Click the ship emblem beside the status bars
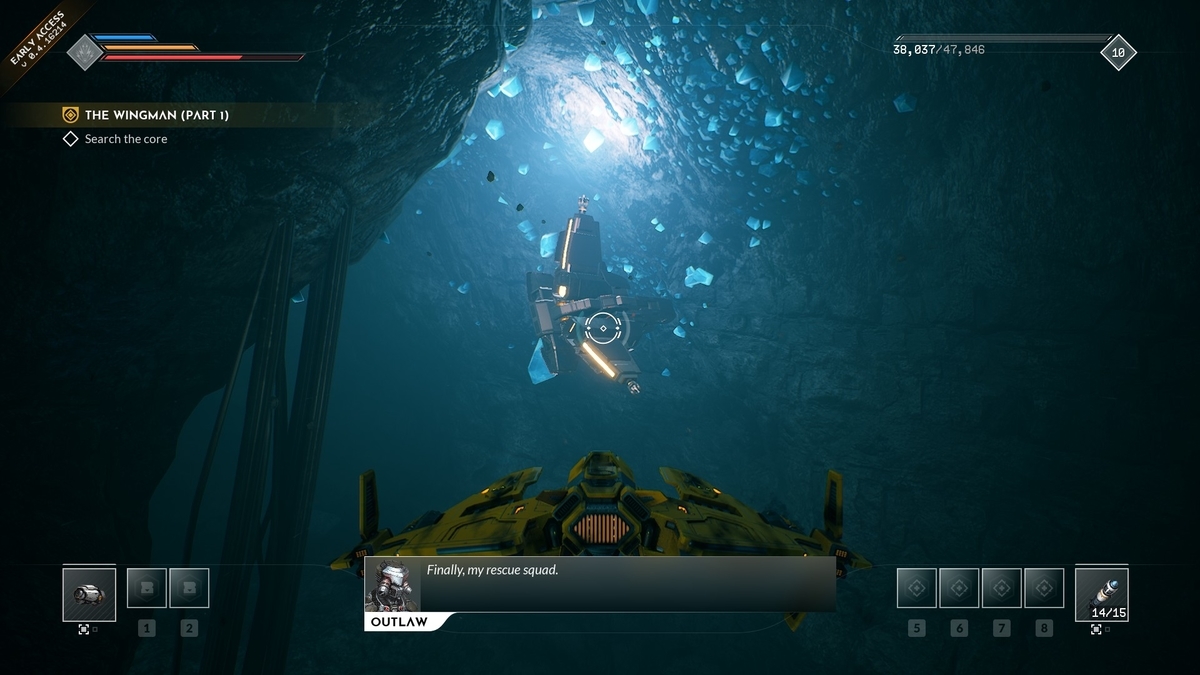This screenshot has width=1200, height=675. click(85, 52)
